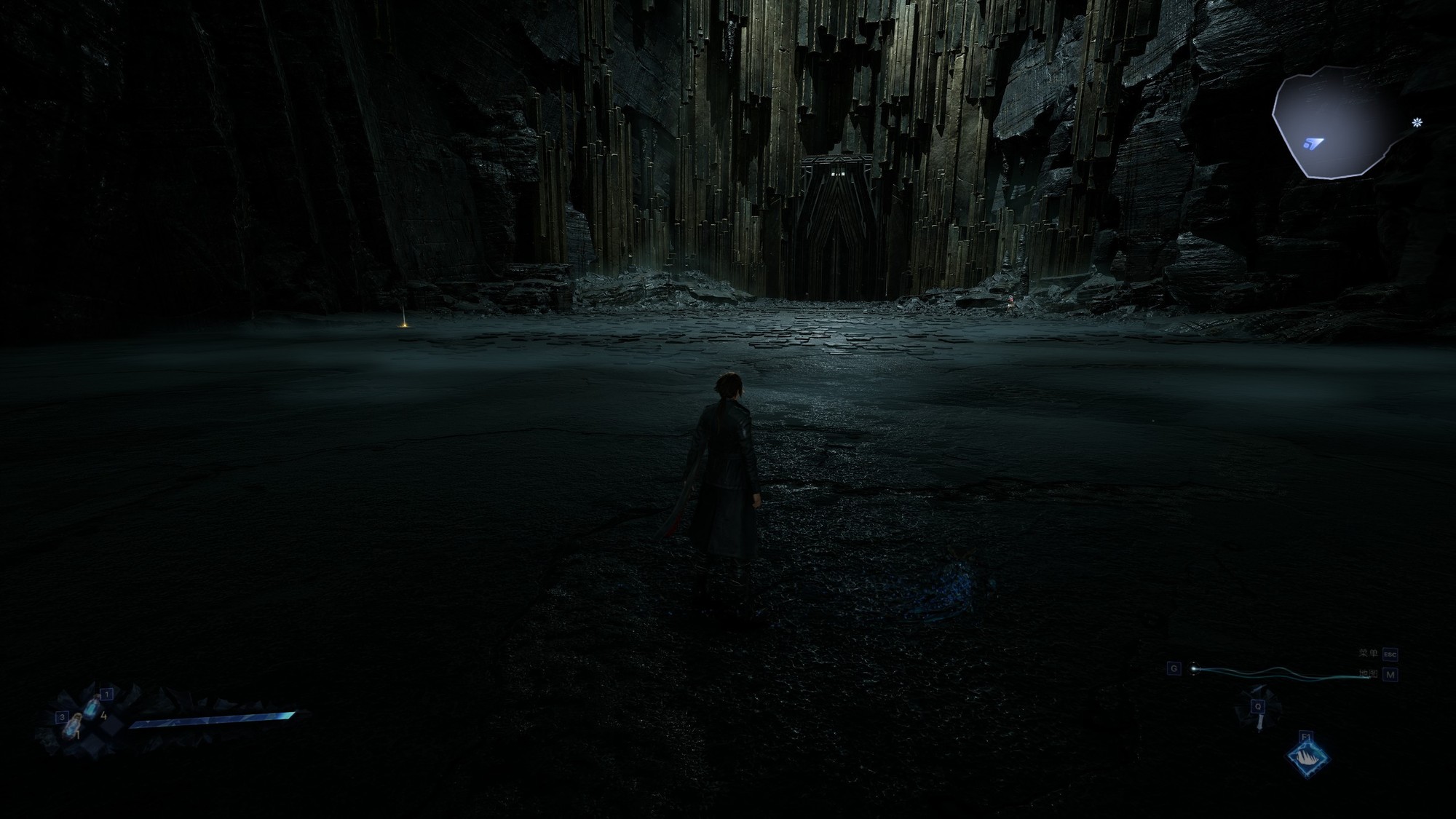This screenshot has height=819, width=1456.
Task: Click the ESC key prompt button
Action: tap(1390, 654)
